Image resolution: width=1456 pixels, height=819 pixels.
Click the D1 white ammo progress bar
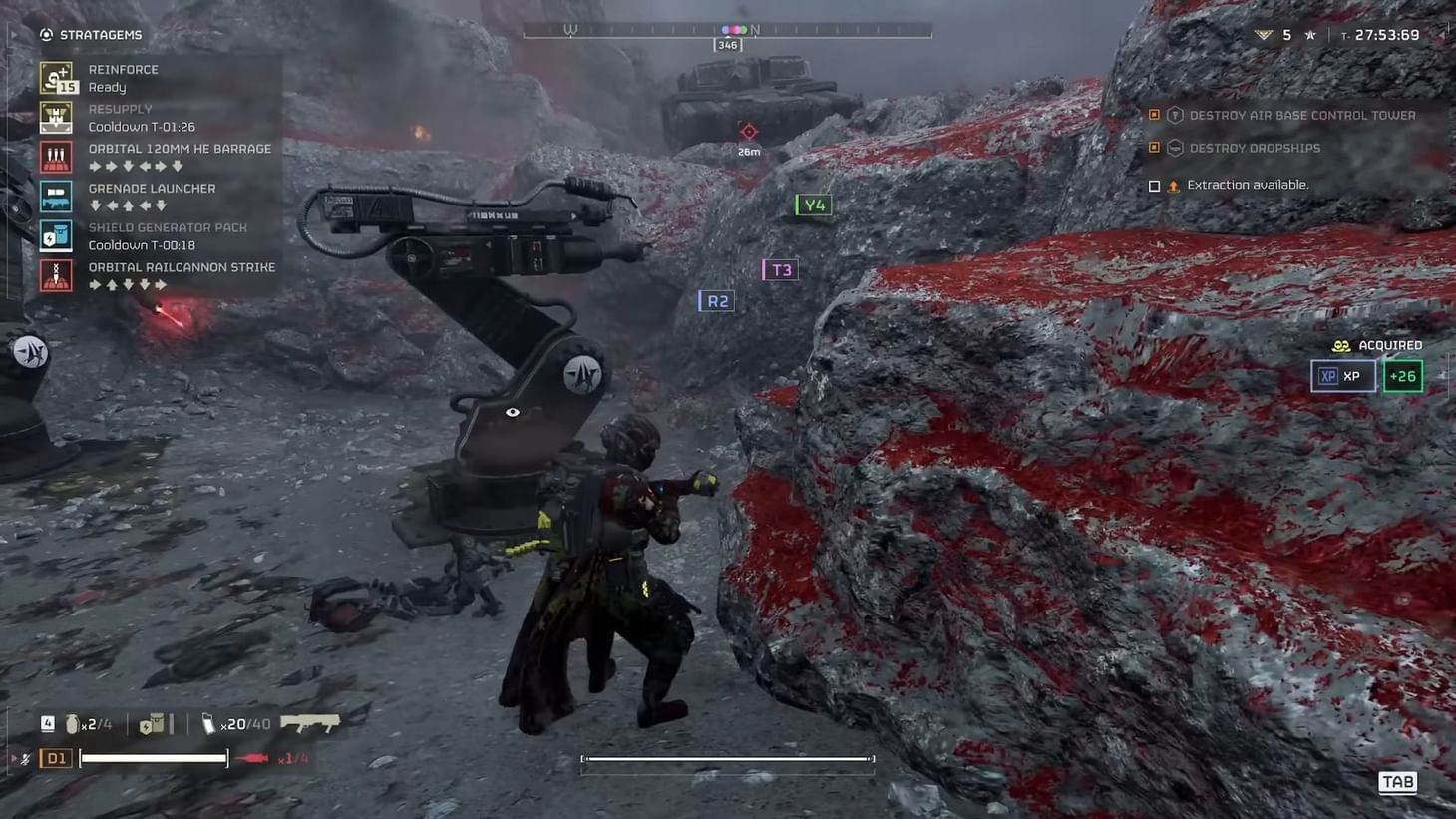[153, 757]
